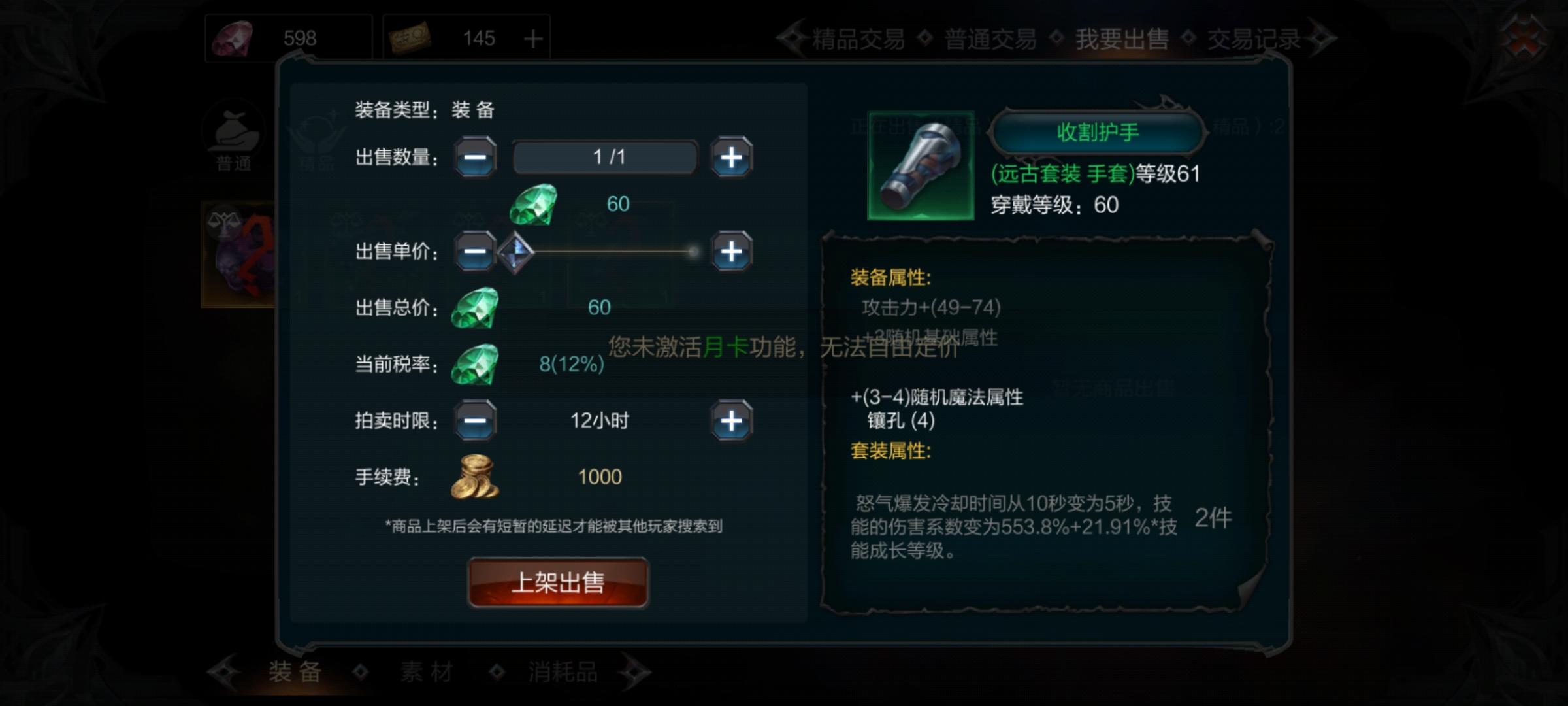1568x706 pixels.
Task: Click the gold coins icon beside 手续费
Action: pyautogui.click(x=474, y=477)
